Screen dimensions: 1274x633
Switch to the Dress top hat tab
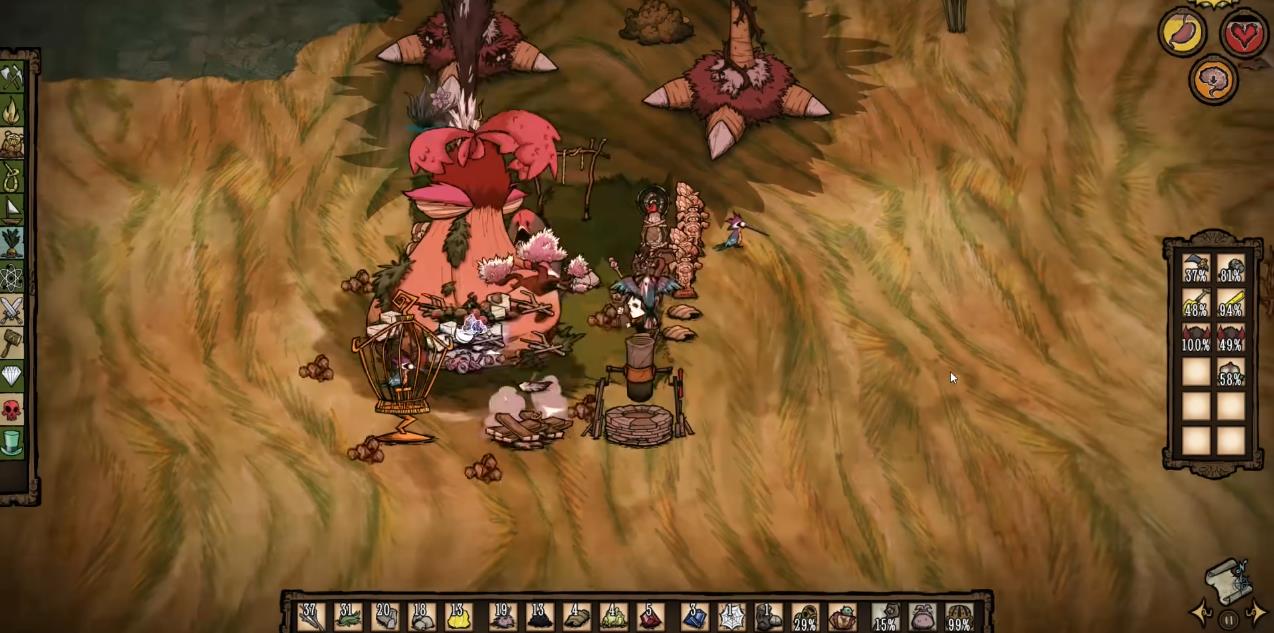click(x=12, y=442)
